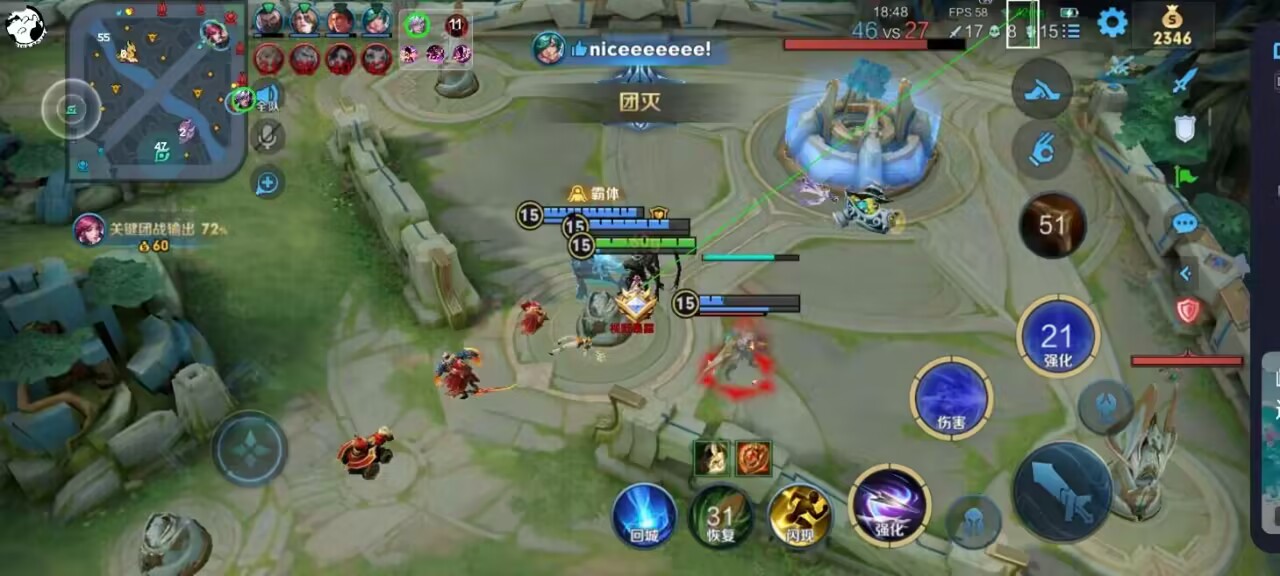Activate the purple 强化 first skill

pos(889,505)
